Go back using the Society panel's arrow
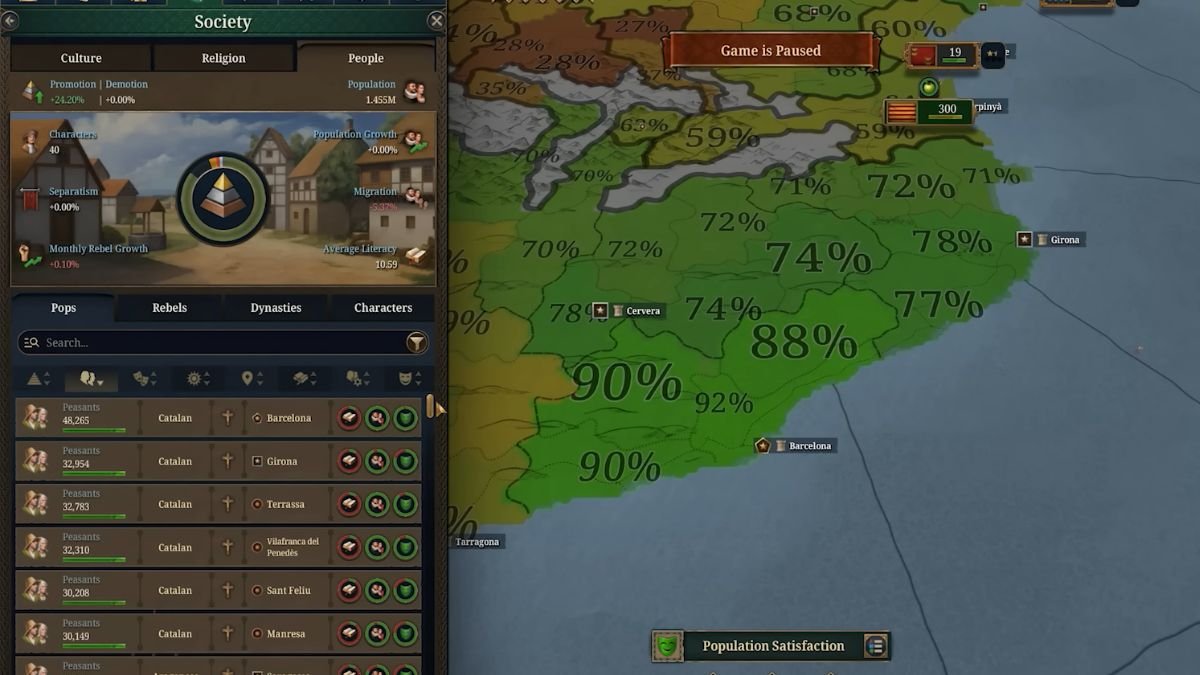1200x675 pixels. coord(10,20)
